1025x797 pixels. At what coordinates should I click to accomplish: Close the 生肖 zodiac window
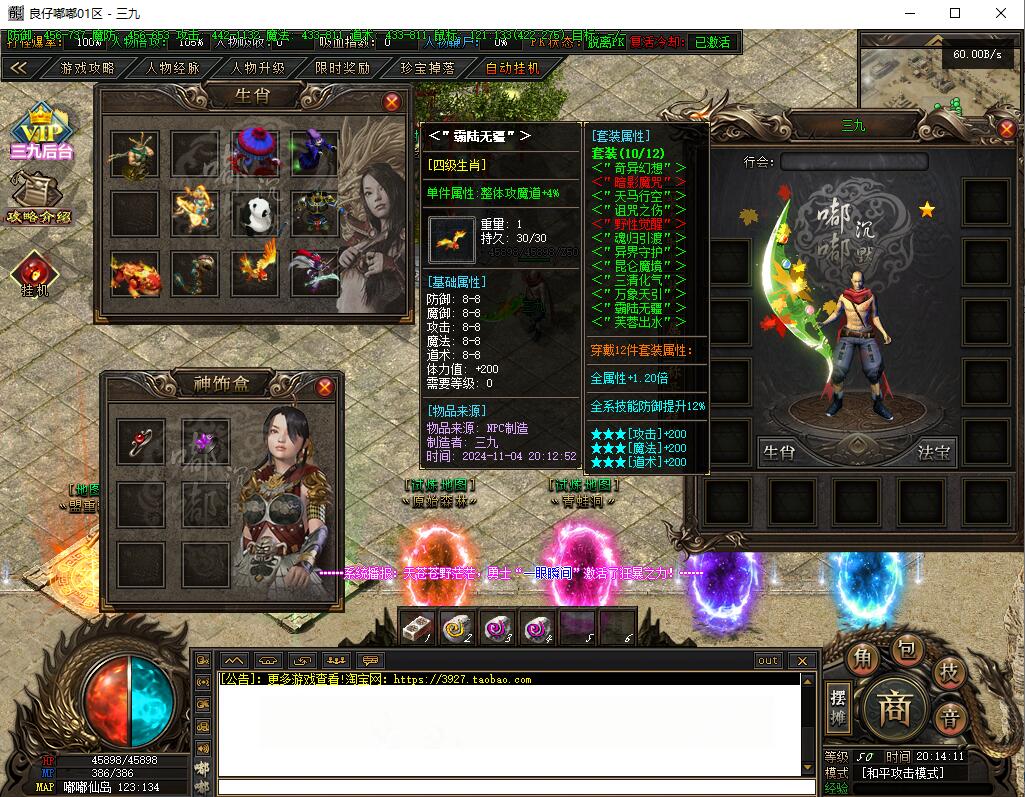(x=392, y=101)
